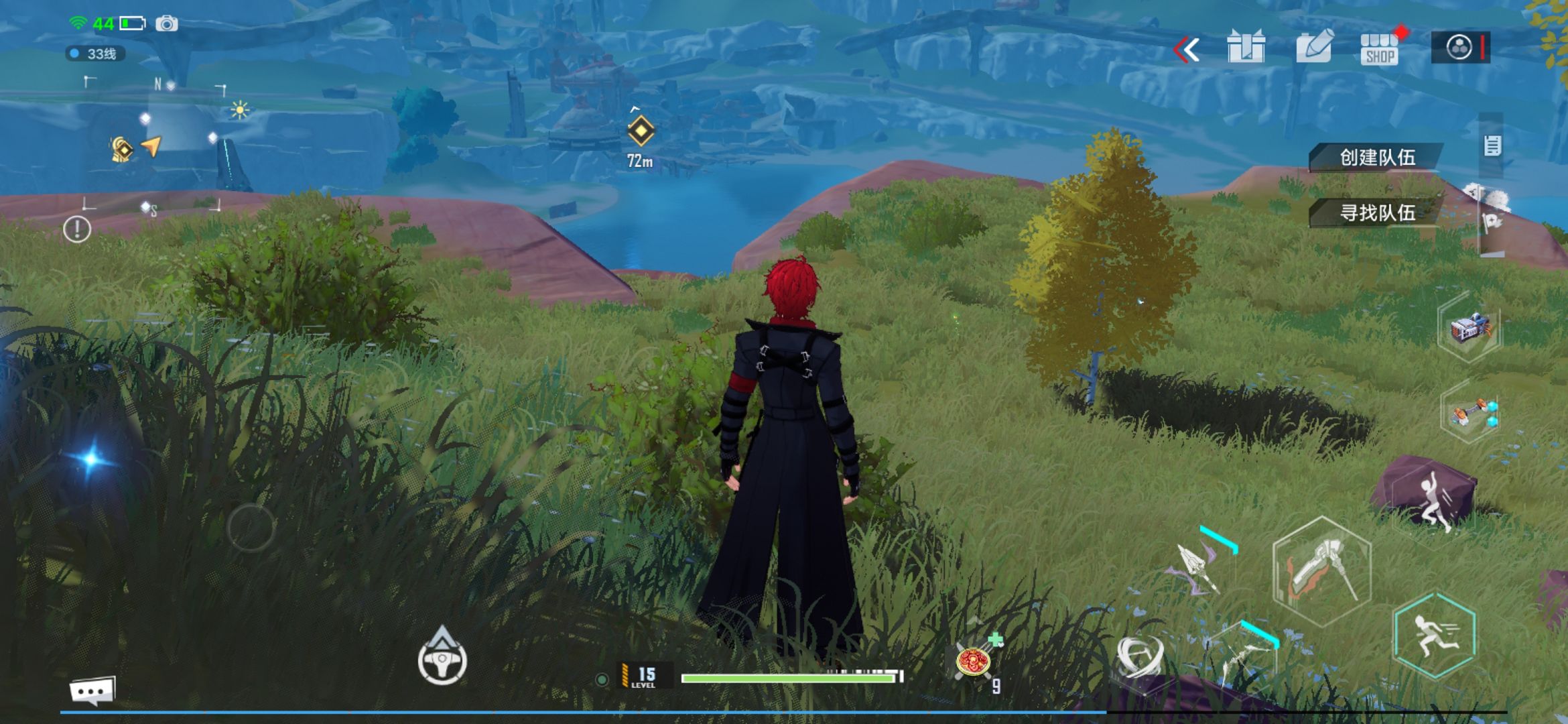Summon the vehicle with the steering wheel icon
Image resolution: width=1568 pixels, height=724 pixels.
click(x=442, y=660)
